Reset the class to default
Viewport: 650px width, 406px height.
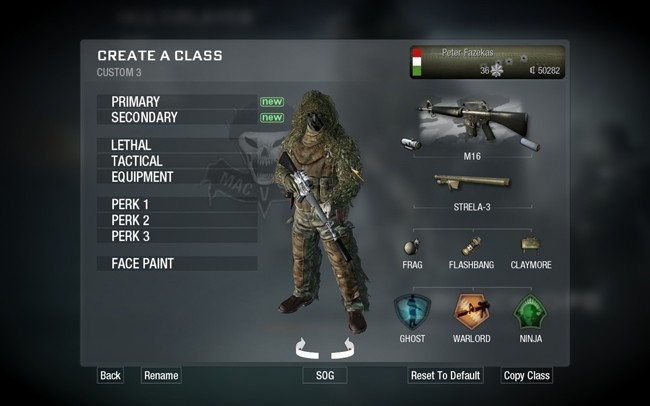pos(445,376)
